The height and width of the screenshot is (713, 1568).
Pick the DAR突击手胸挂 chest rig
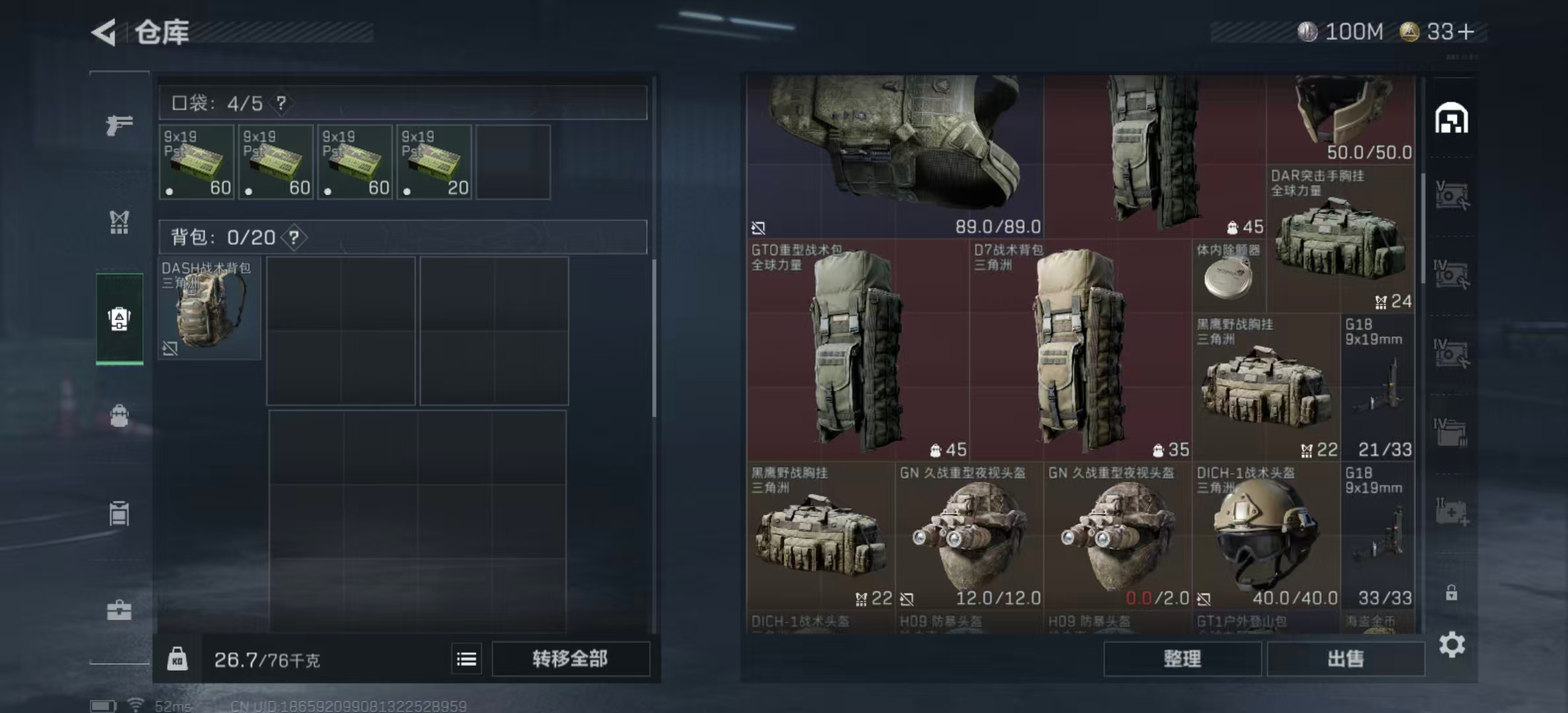(1340, 239)
